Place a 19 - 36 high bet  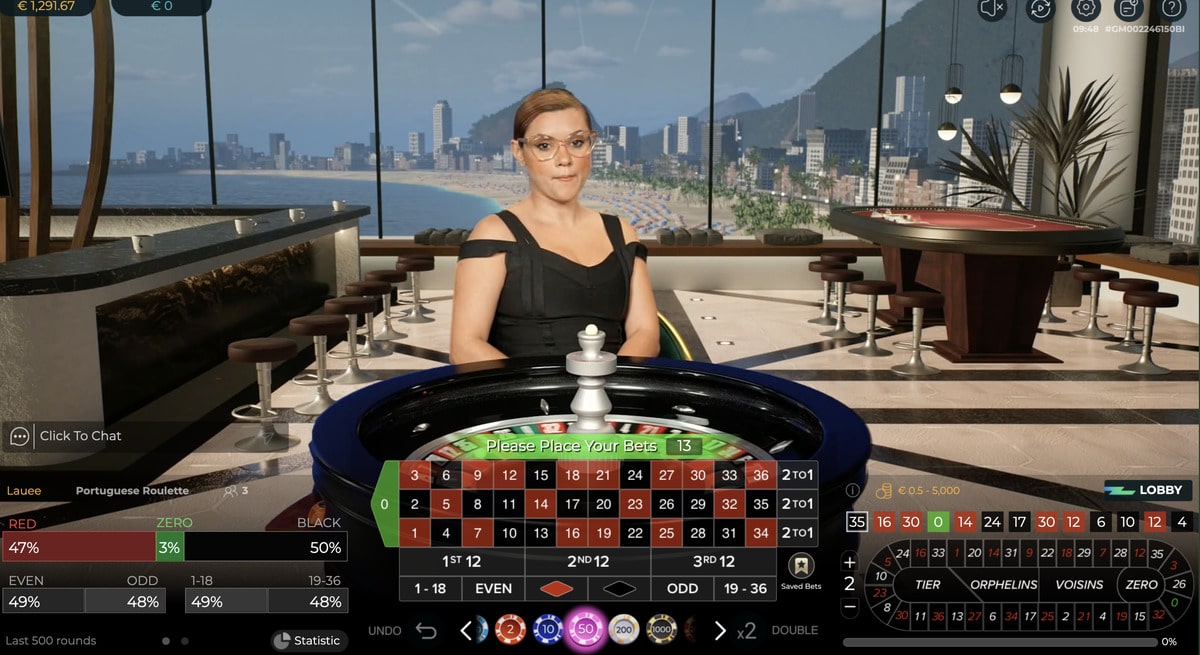tap(745, 588)
